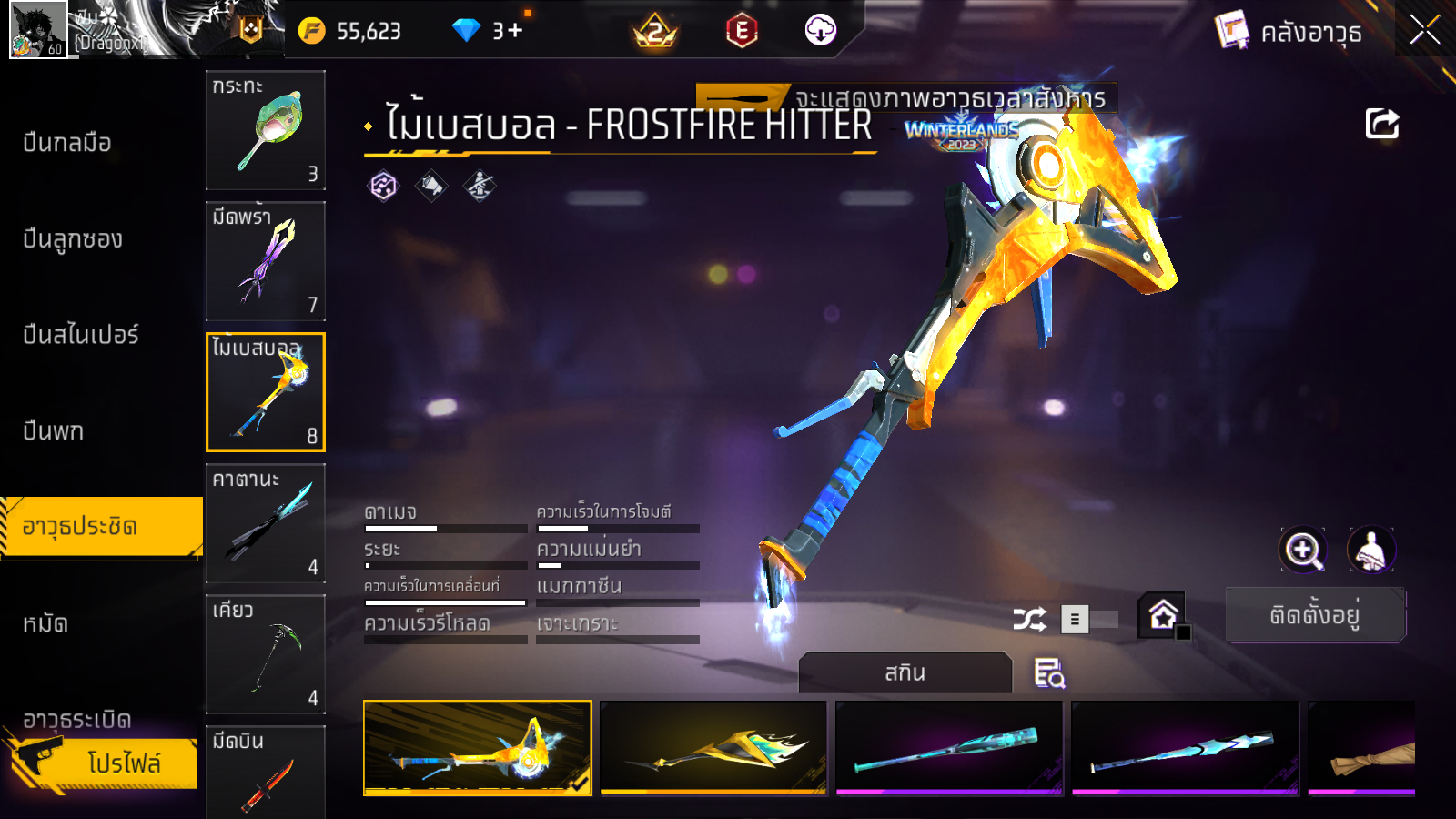Open the ปืนพก pistol category
Viewport: 1456px width, 819px height.
tap(54, 430)
